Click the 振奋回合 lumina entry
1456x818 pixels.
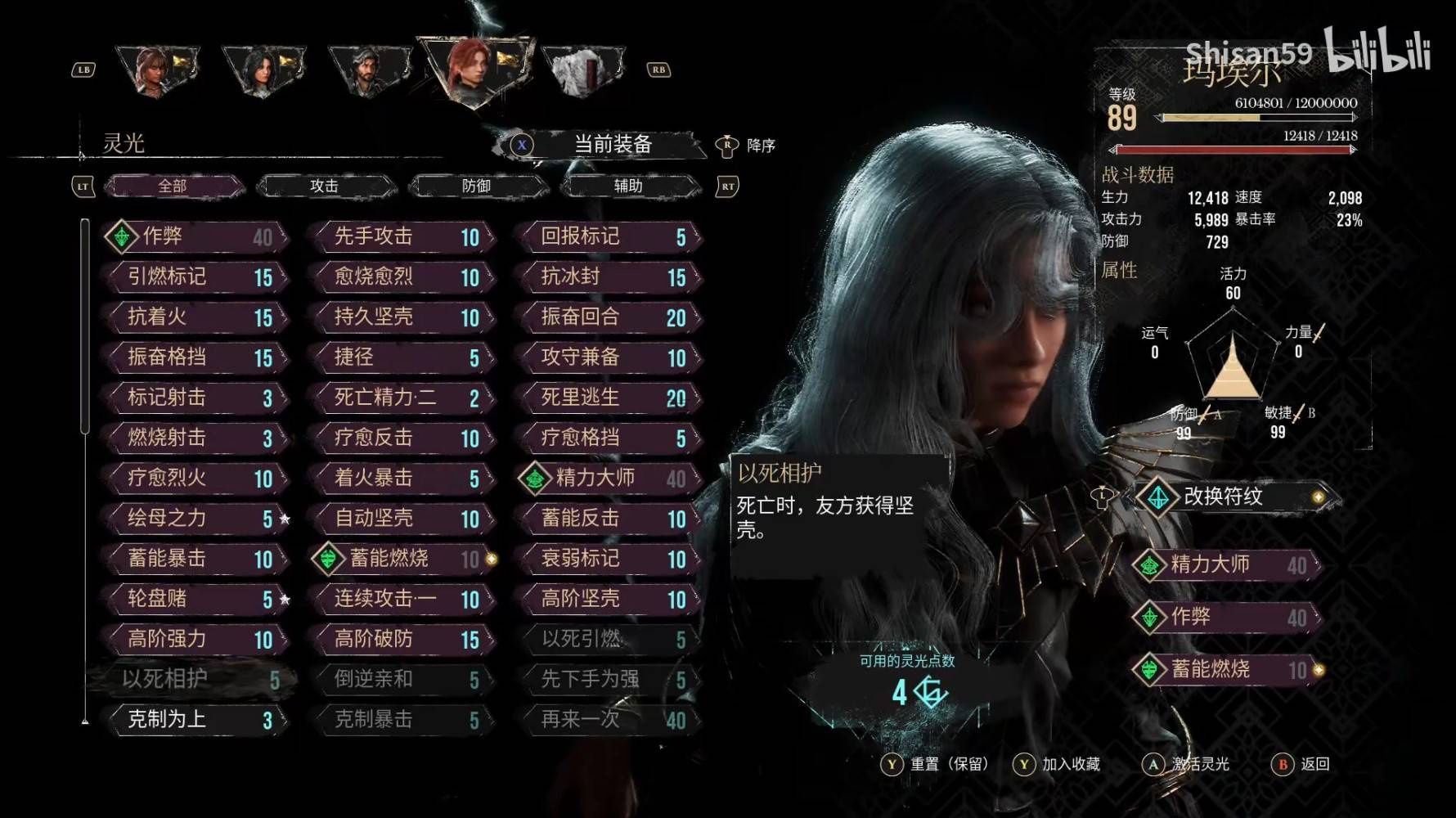(610, 317)
